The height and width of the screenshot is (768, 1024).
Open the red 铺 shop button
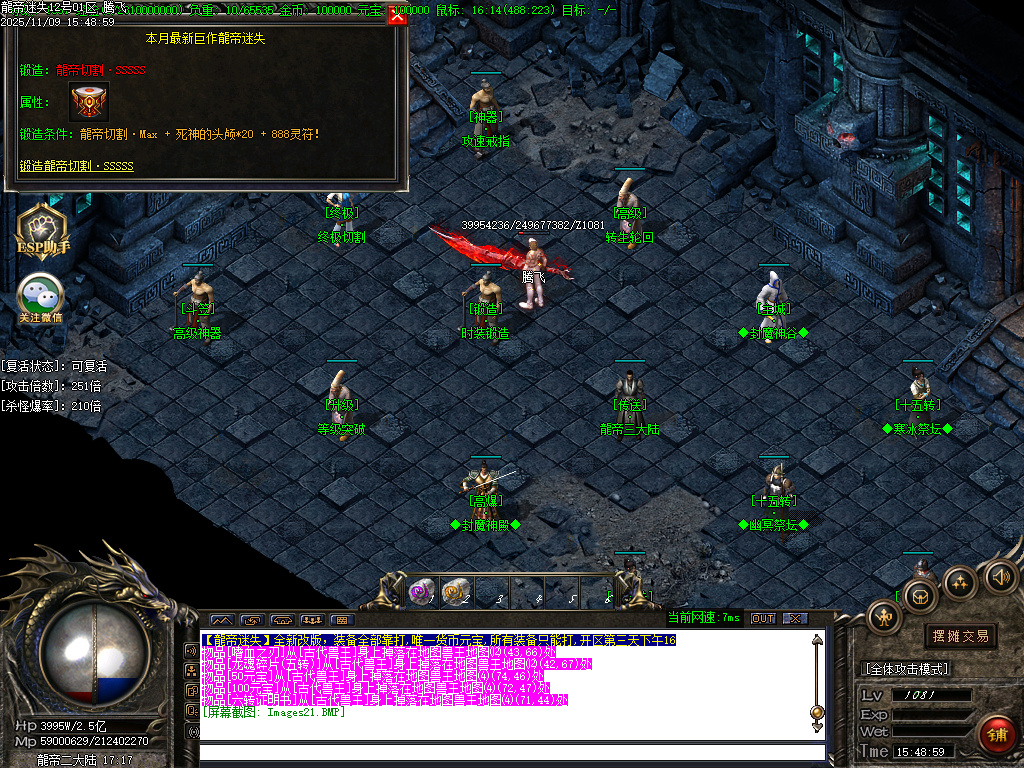pyautogui.click(x=996, y=735)
